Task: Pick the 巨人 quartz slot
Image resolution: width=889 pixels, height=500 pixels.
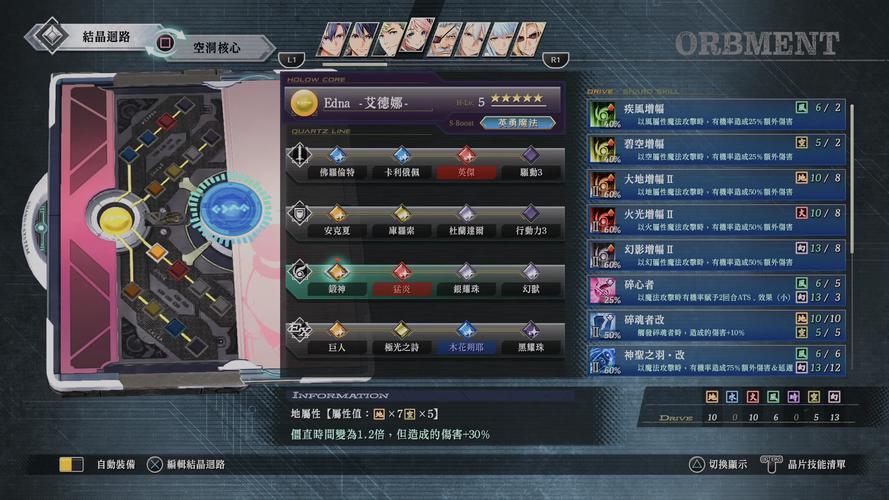Action: coord(336,347)
